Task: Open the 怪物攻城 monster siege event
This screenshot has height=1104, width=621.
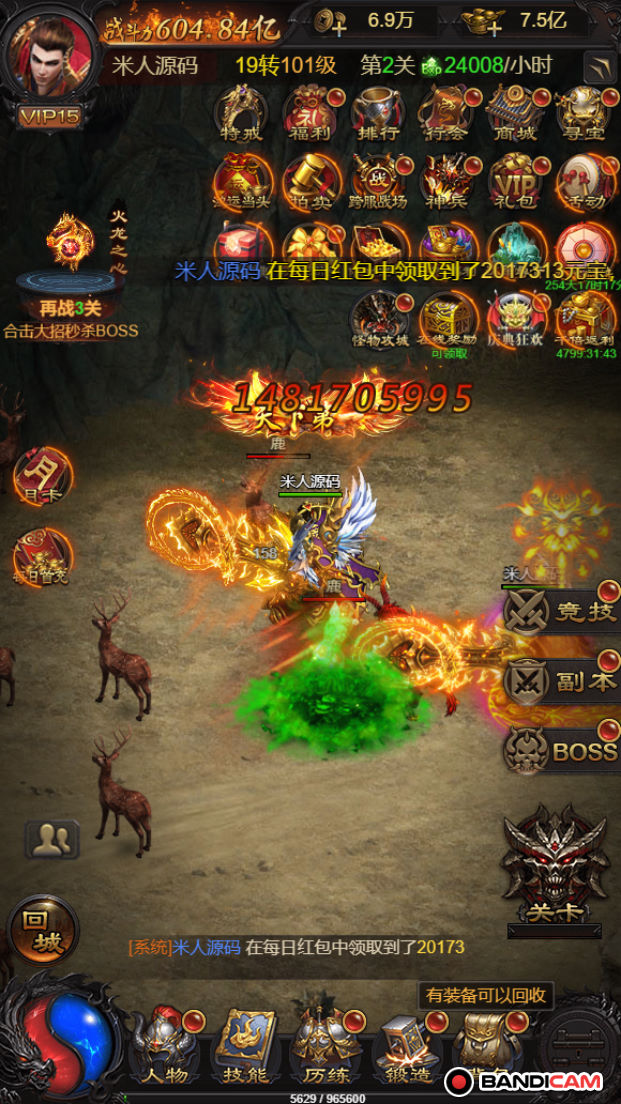Action: (378, 320)
